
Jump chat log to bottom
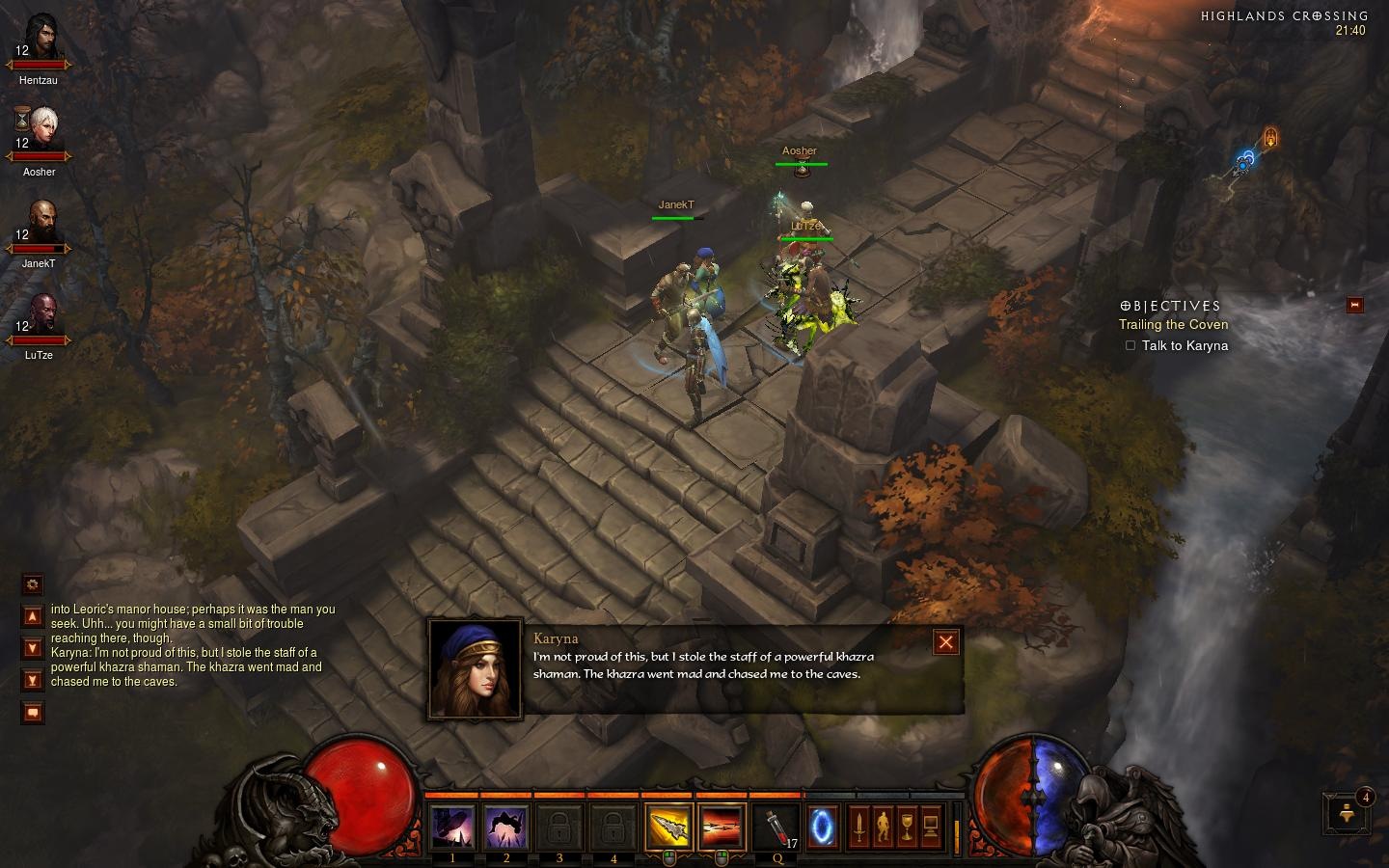pyautogui.click(x=33, y=680)
